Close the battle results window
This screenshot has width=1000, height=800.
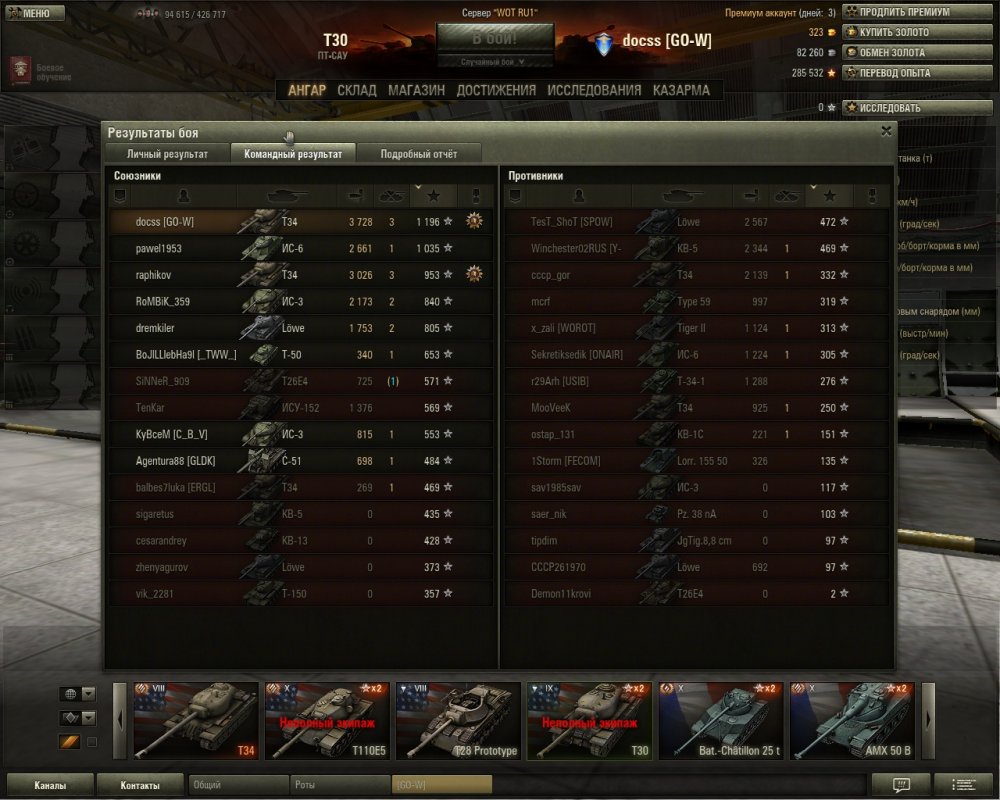pos(886,131)
